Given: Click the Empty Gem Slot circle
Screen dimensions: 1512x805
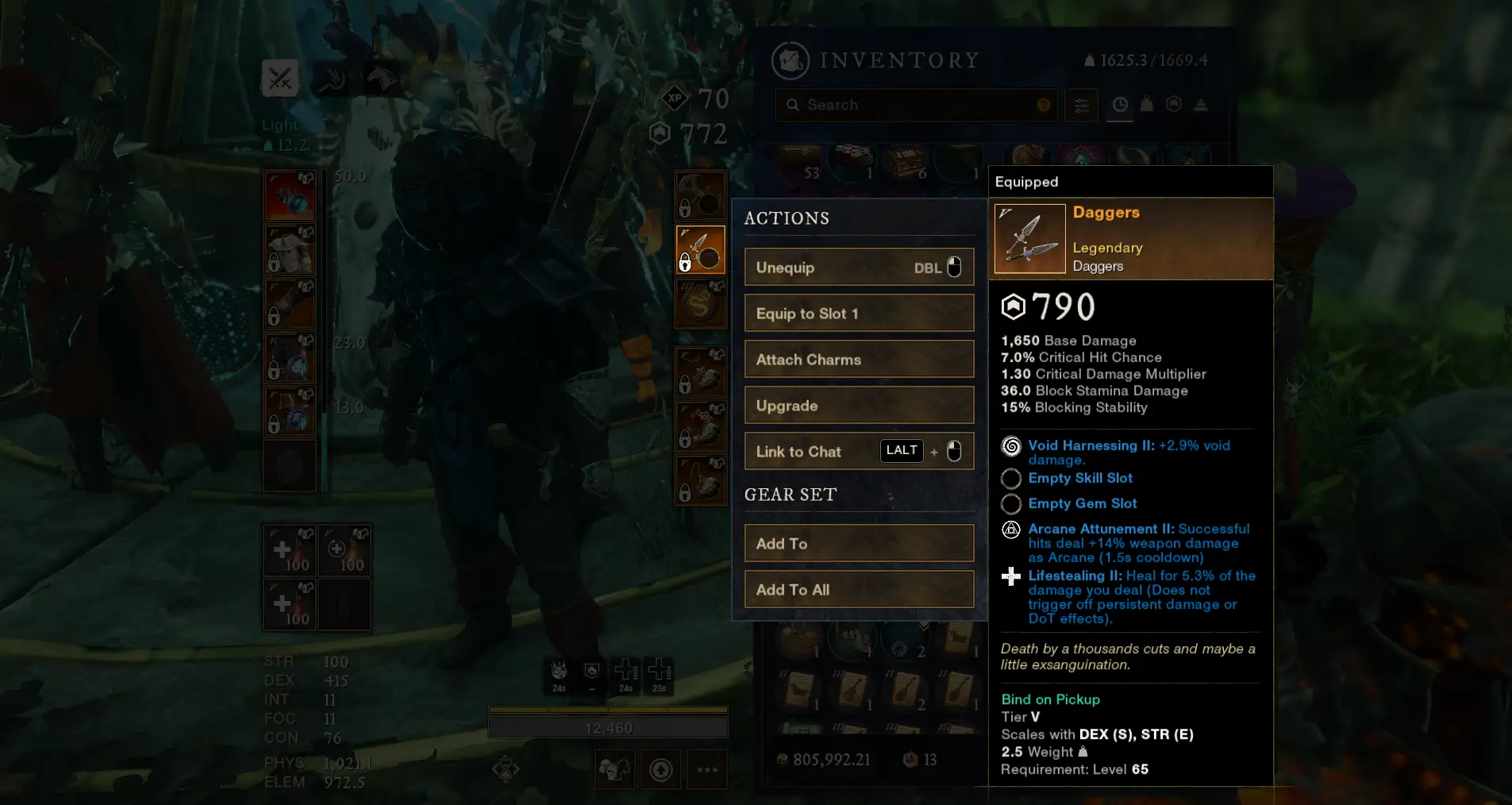Looking at the screenshot, I should click(x=1011, y=503).
